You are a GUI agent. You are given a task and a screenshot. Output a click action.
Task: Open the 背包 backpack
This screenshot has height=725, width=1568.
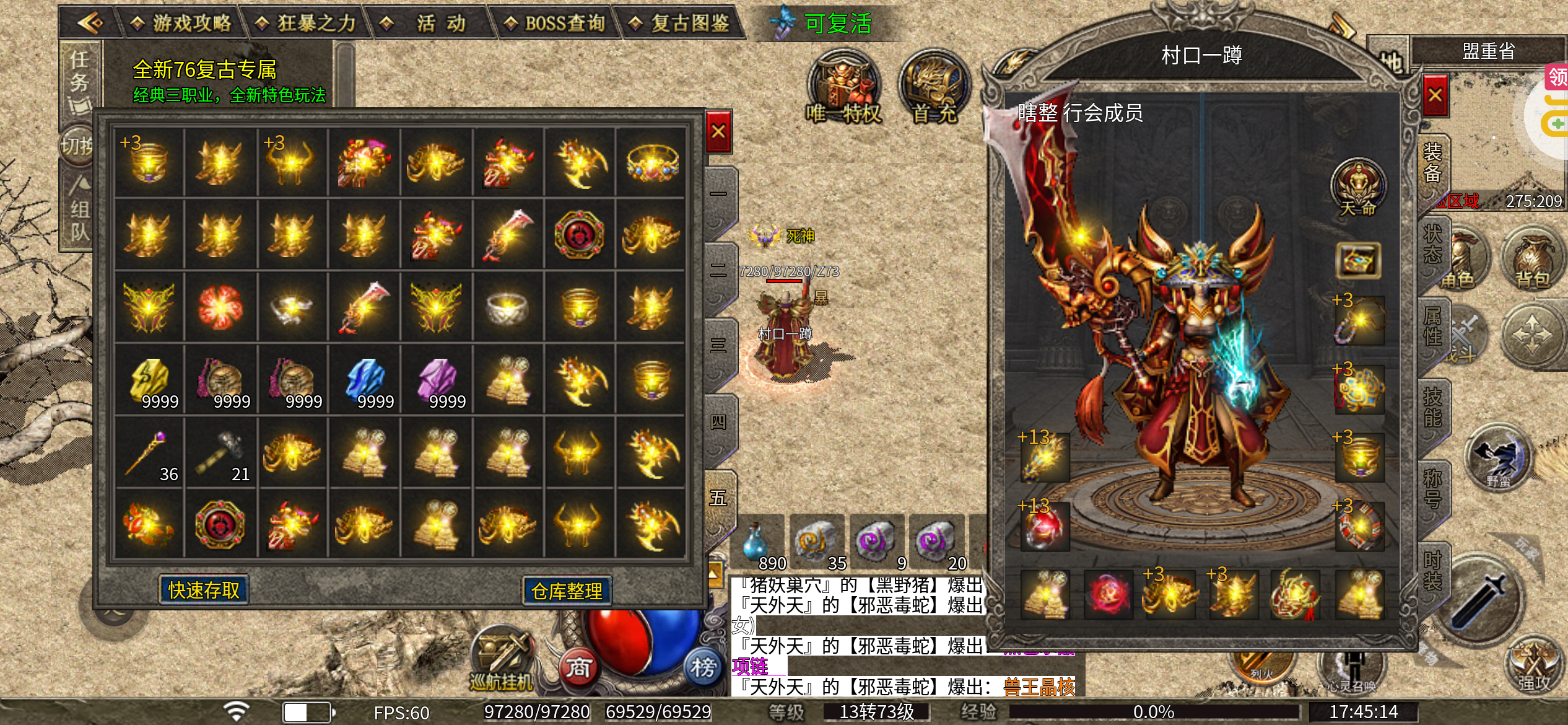[1533, 261]
